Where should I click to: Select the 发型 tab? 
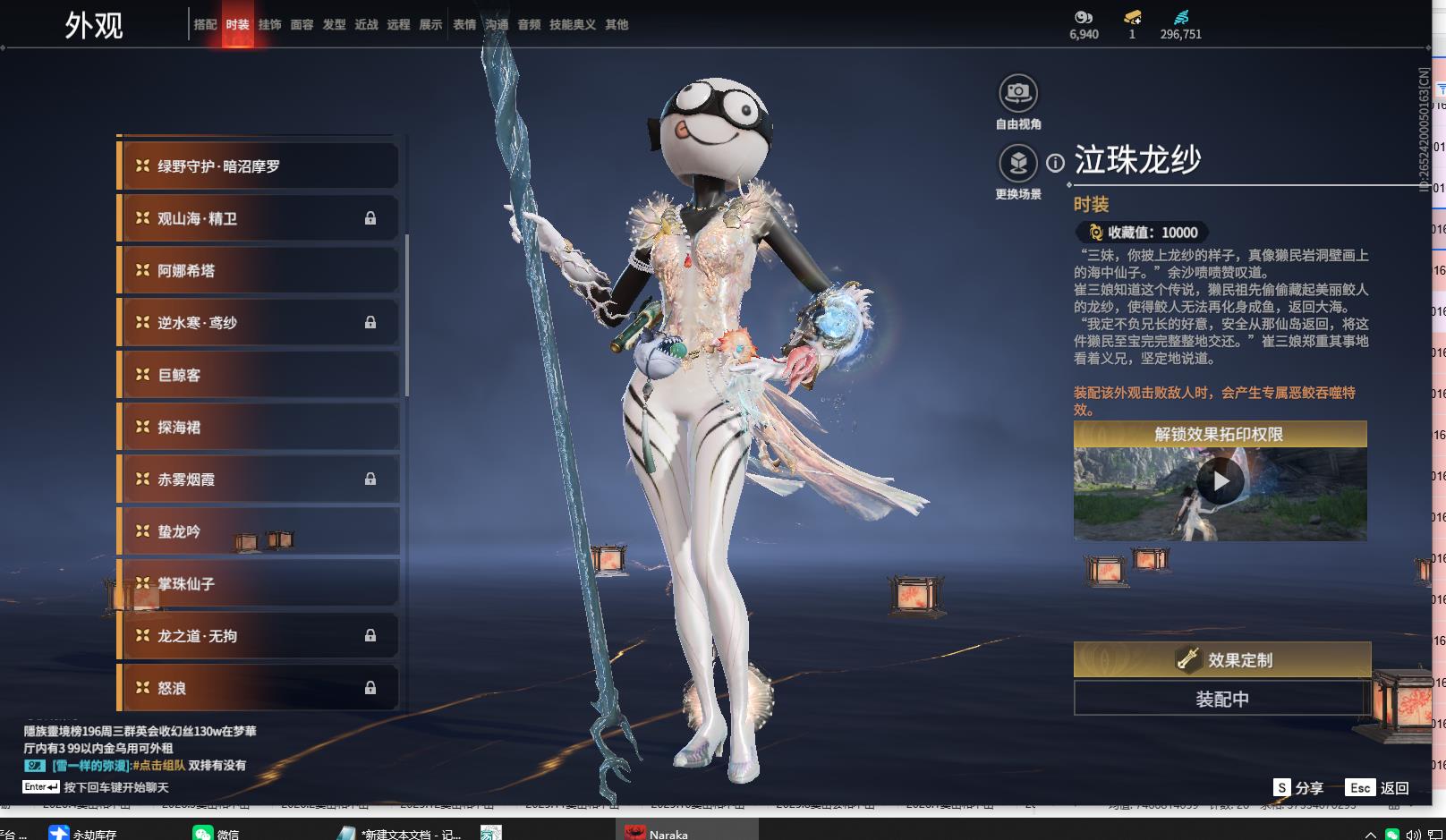[x=334, y=25]
